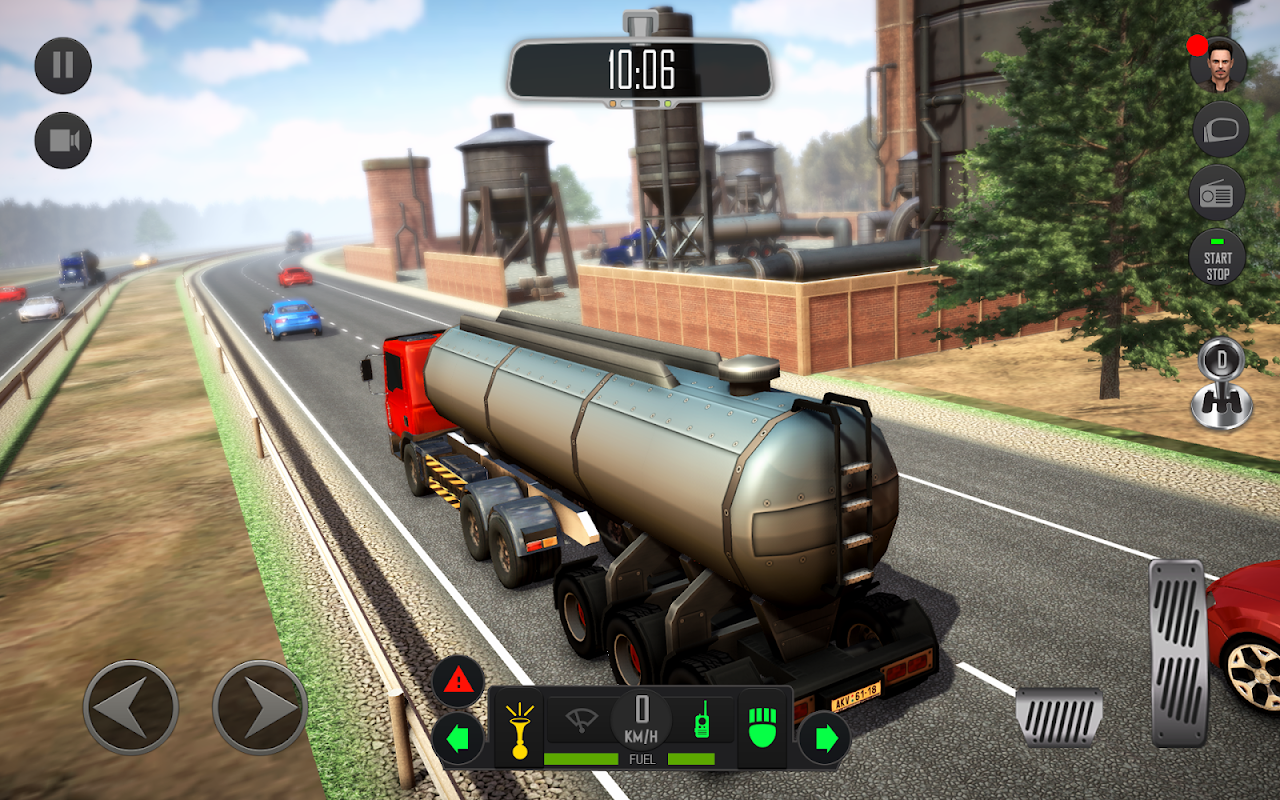The width and height of the screenshot is (1280, 800).
Task: Open the driver profile portrait
Action: point(1218,66)
